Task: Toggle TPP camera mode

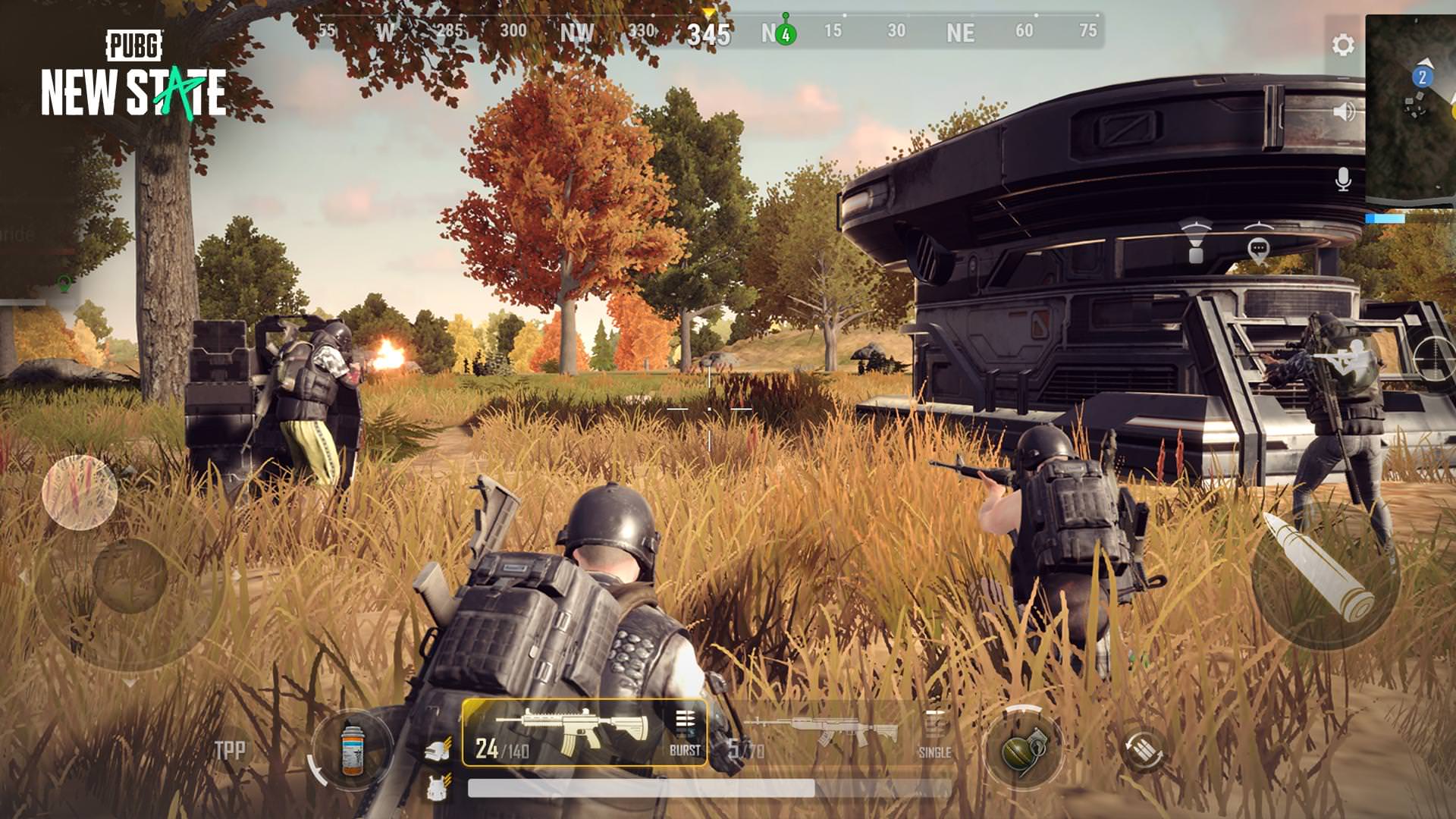Action: point(232,749)
